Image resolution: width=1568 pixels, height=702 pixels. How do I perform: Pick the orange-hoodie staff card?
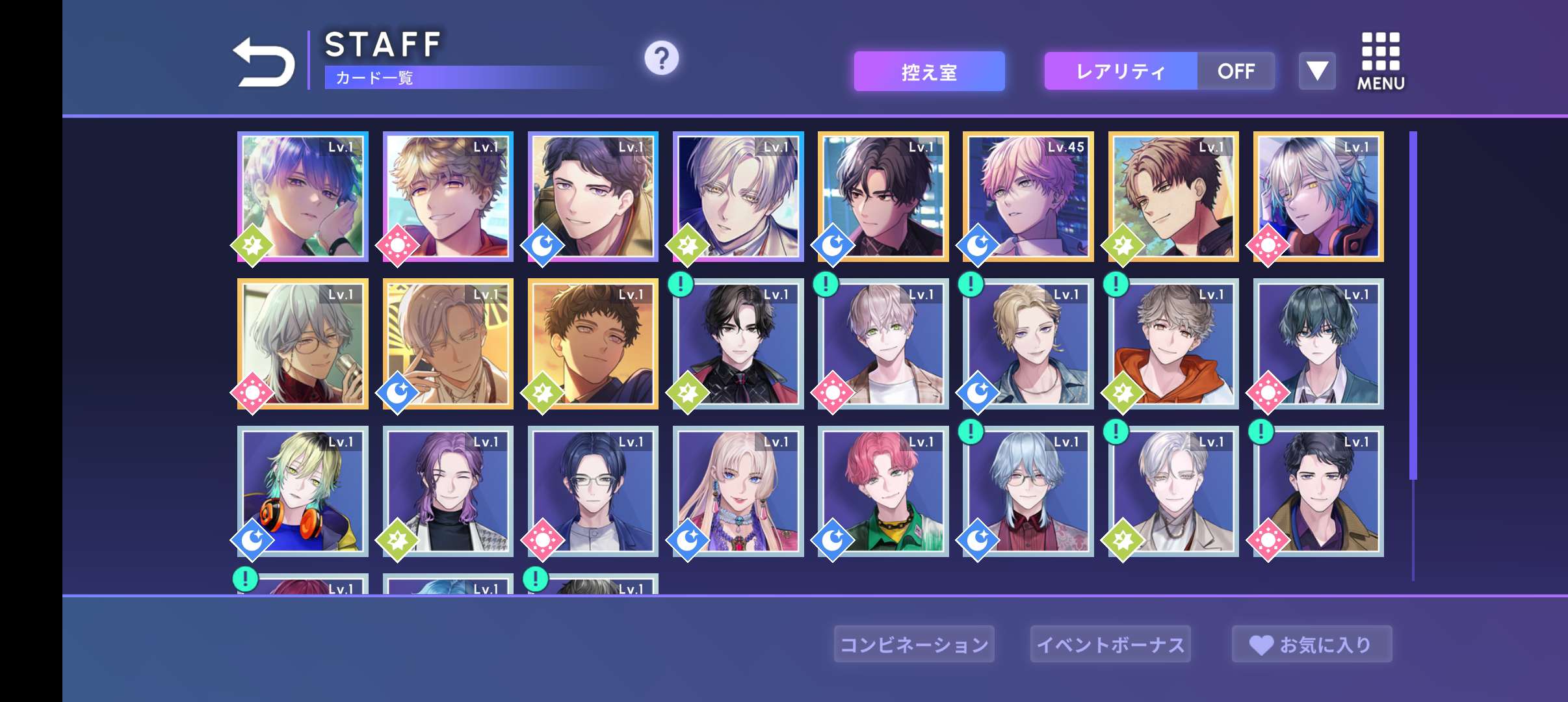tap(1173, 344)
